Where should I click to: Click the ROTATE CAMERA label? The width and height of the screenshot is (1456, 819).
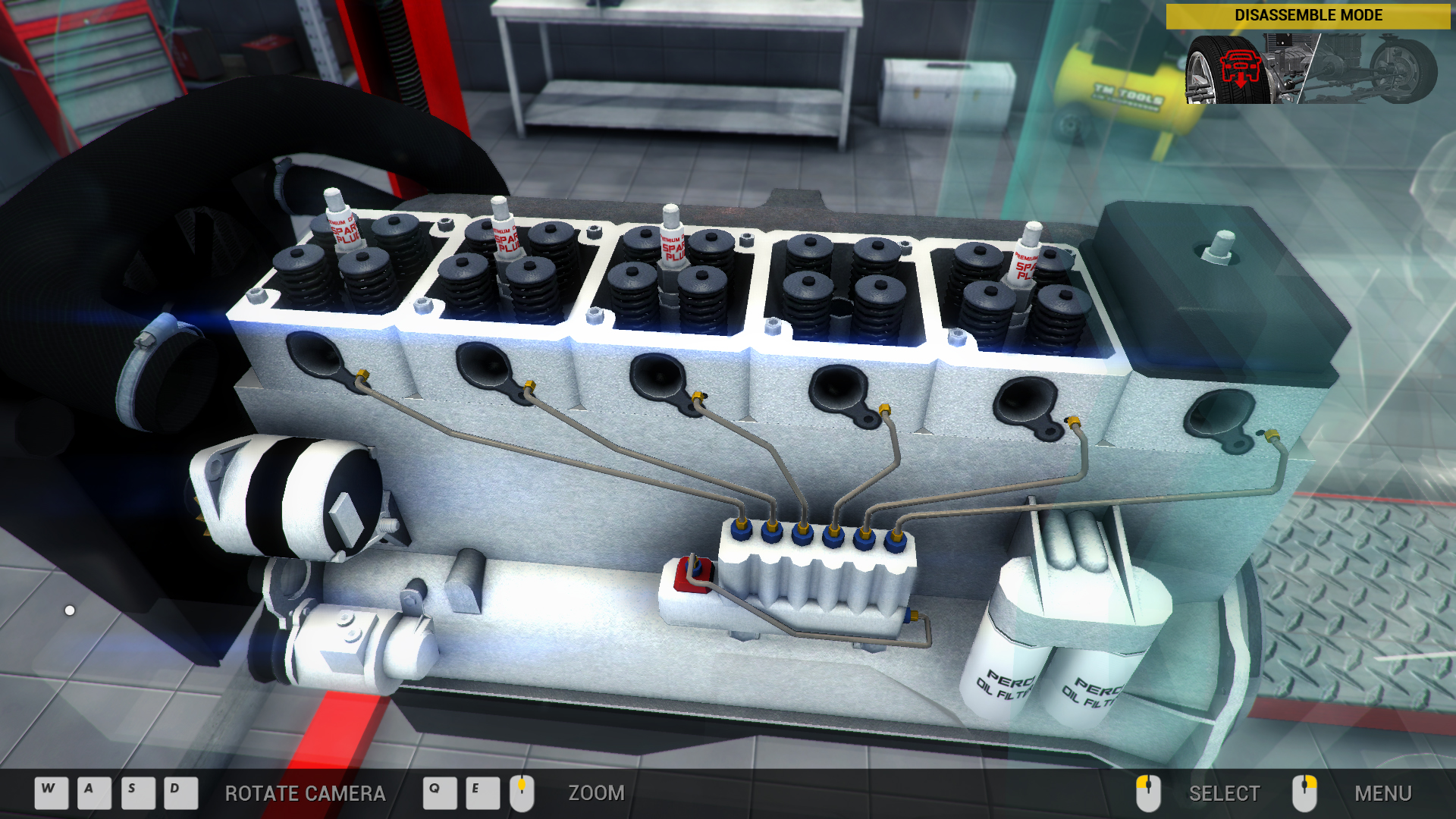point(305,793)
